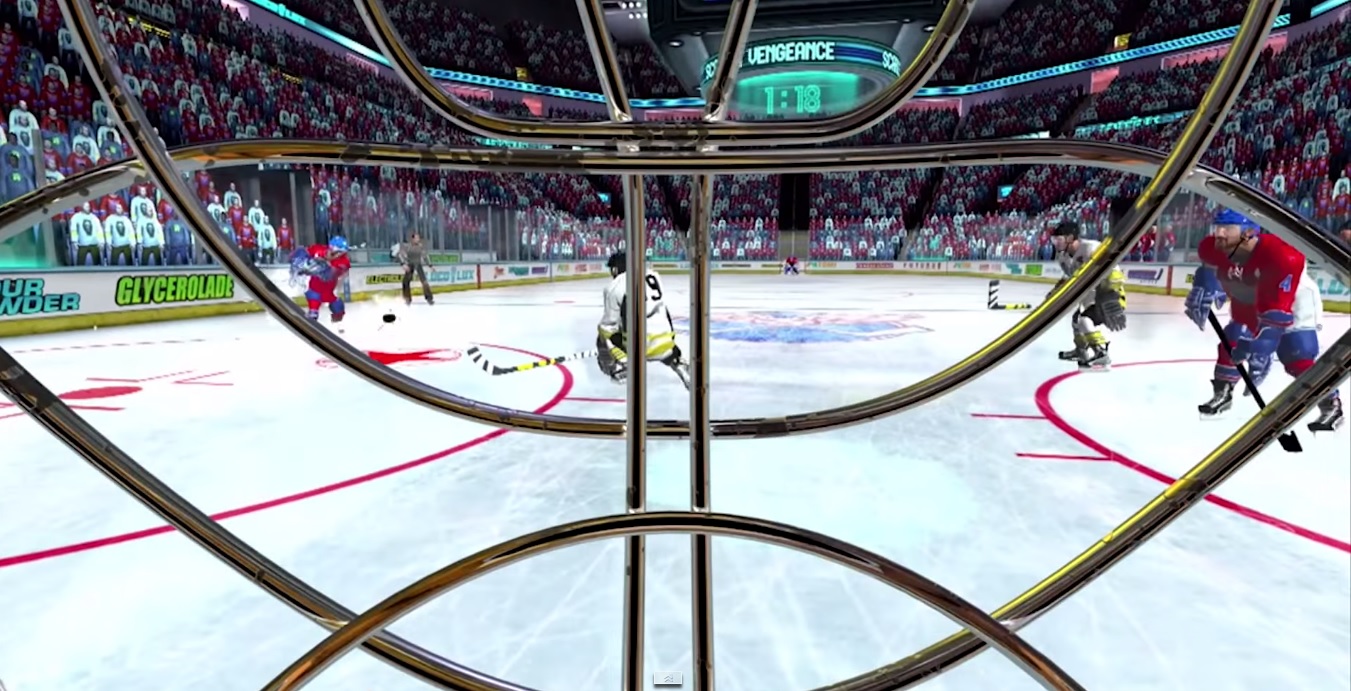Expand the video player's bottom chevron tab

tap(668, 679)
